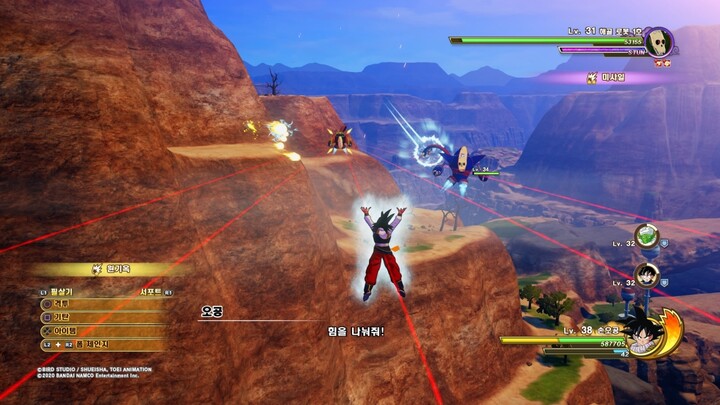
Task: Select the 격투 melee command
Action: (x=62, y=304)
